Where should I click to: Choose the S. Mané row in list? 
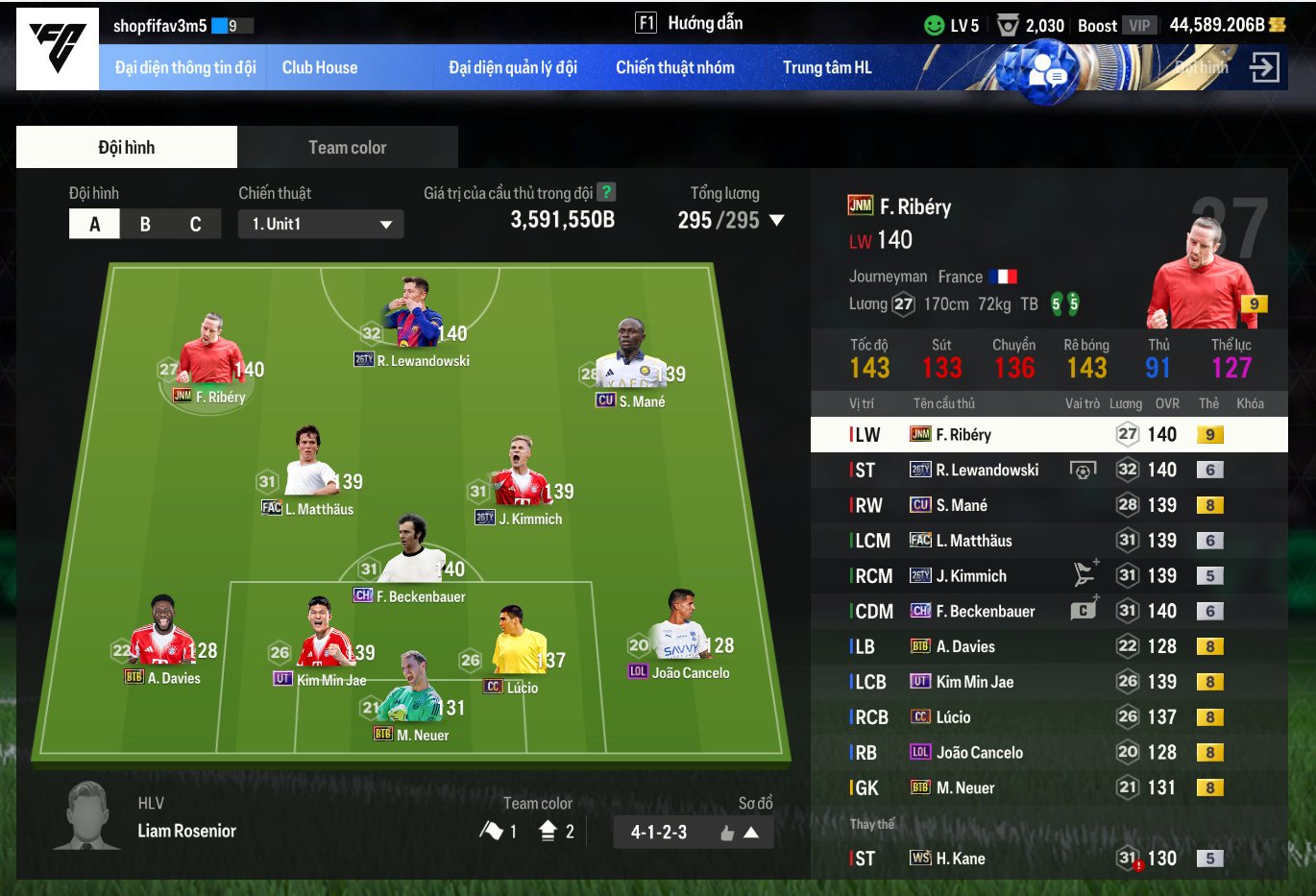click(1049, 505)
